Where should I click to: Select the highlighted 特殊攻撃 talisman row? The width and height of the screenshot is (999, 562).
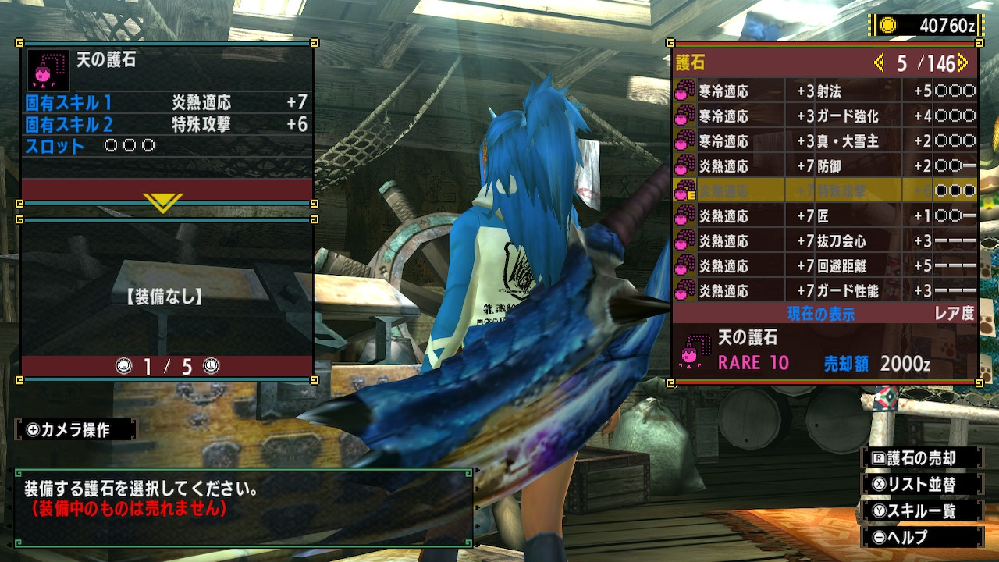pos(825,190)
